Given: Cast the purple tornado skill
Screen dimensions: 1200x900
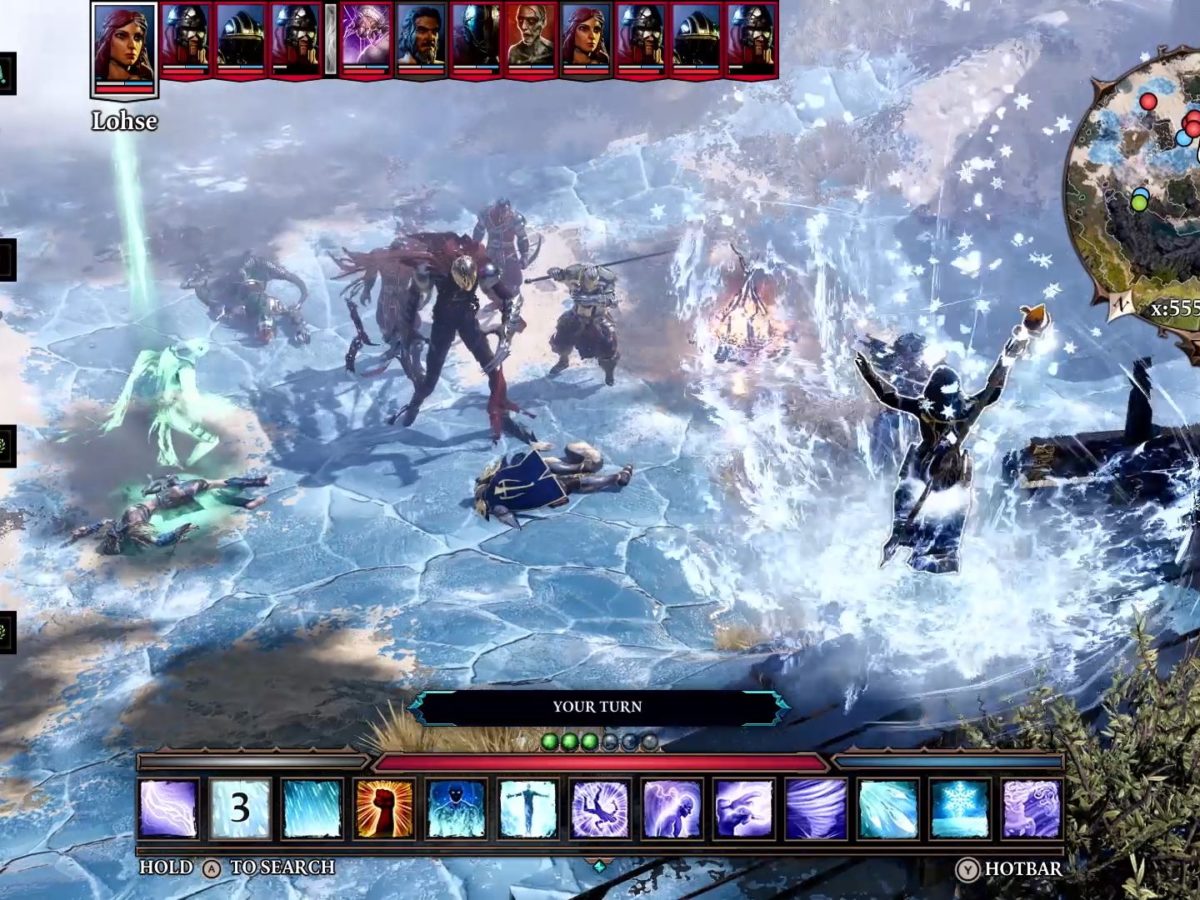Looking at the screenshot, I should [816, 808].
